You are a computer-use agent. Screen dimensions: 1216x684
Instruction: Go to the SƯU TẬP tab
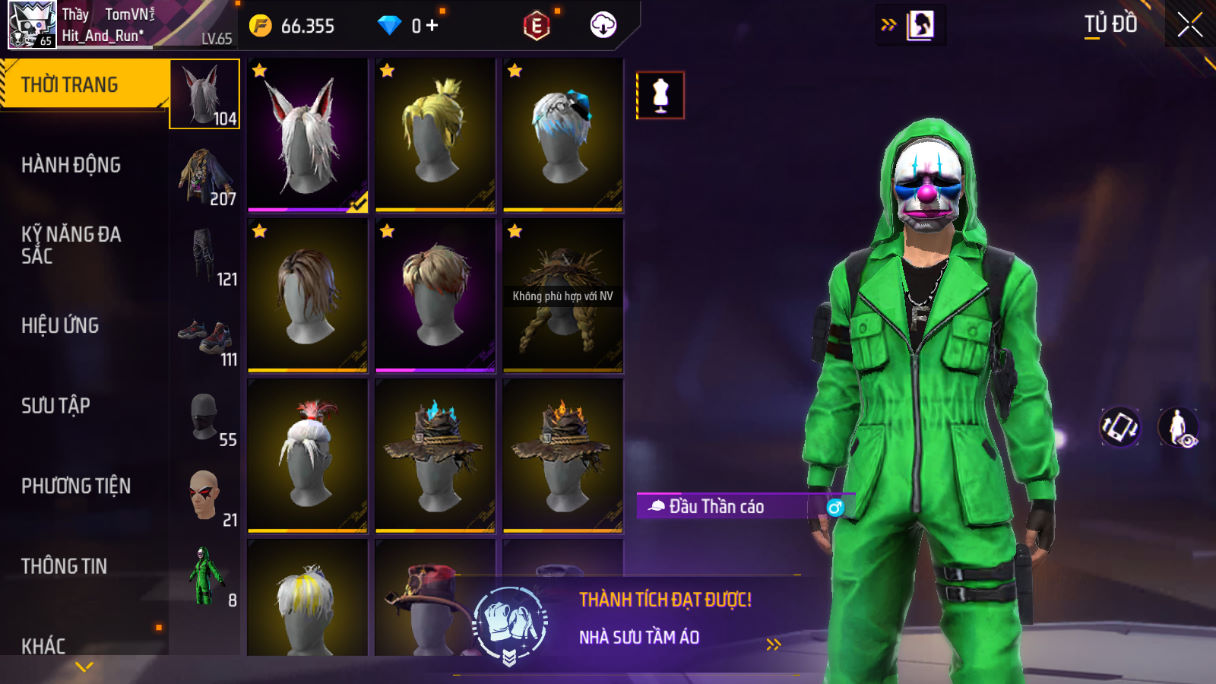56,405
